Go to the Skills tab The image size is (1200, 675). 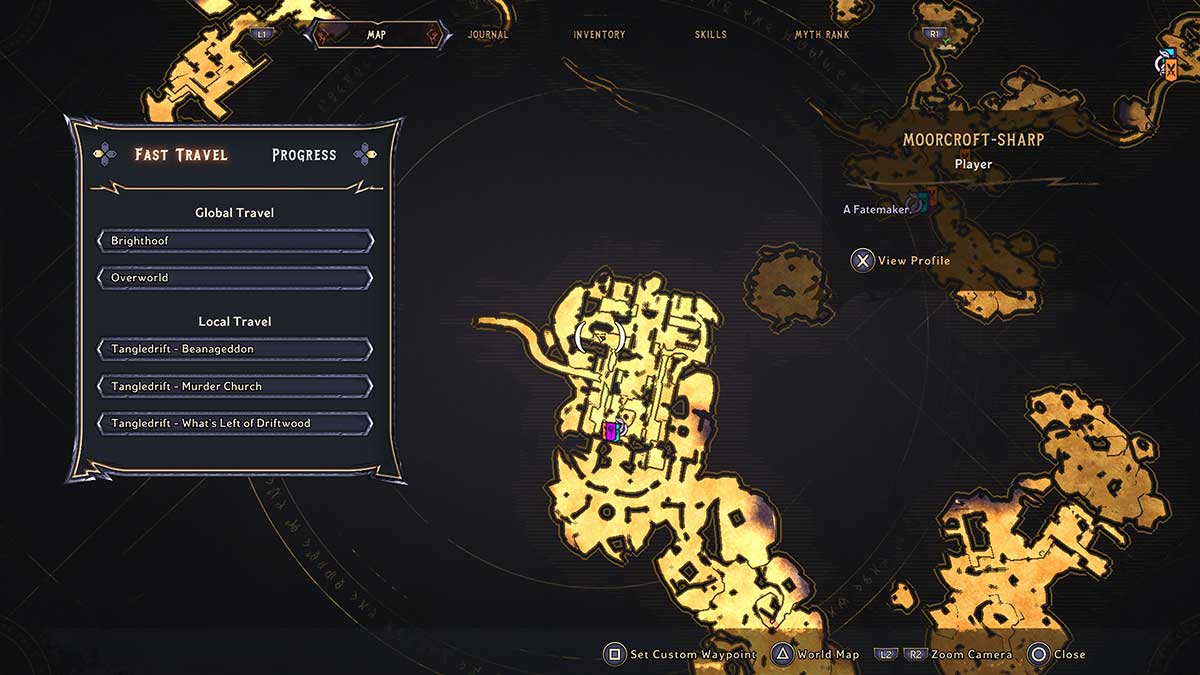(x=711, y=35)
